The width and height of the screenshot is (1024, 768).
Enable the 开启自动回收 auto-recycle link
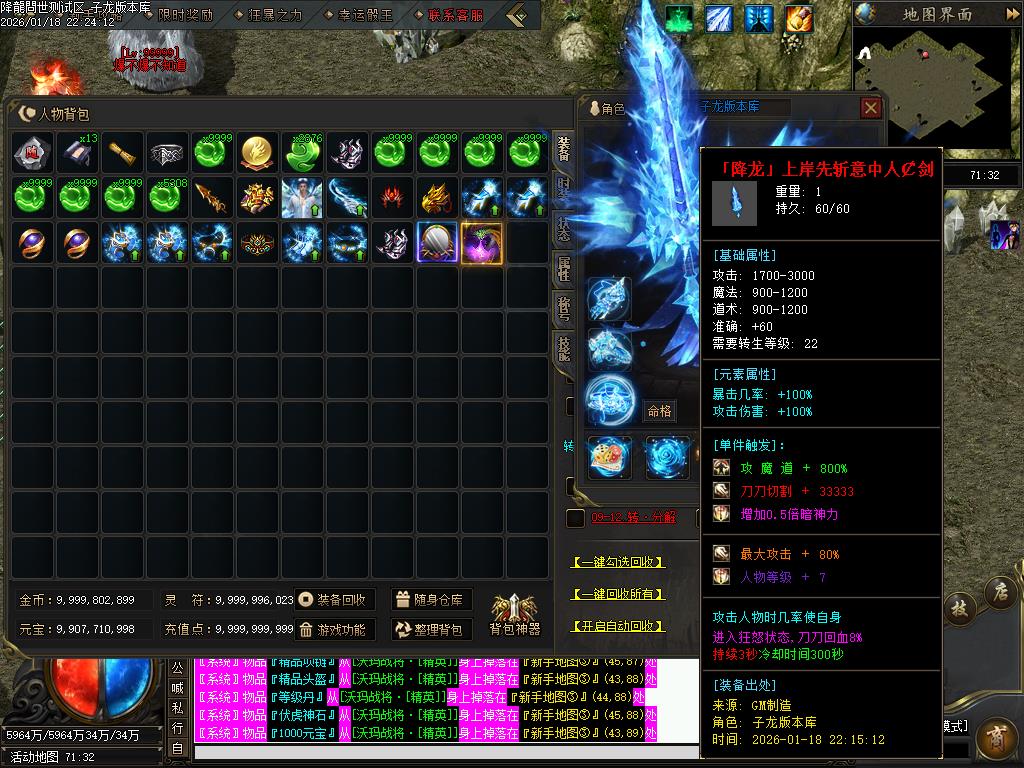[618, 626]
